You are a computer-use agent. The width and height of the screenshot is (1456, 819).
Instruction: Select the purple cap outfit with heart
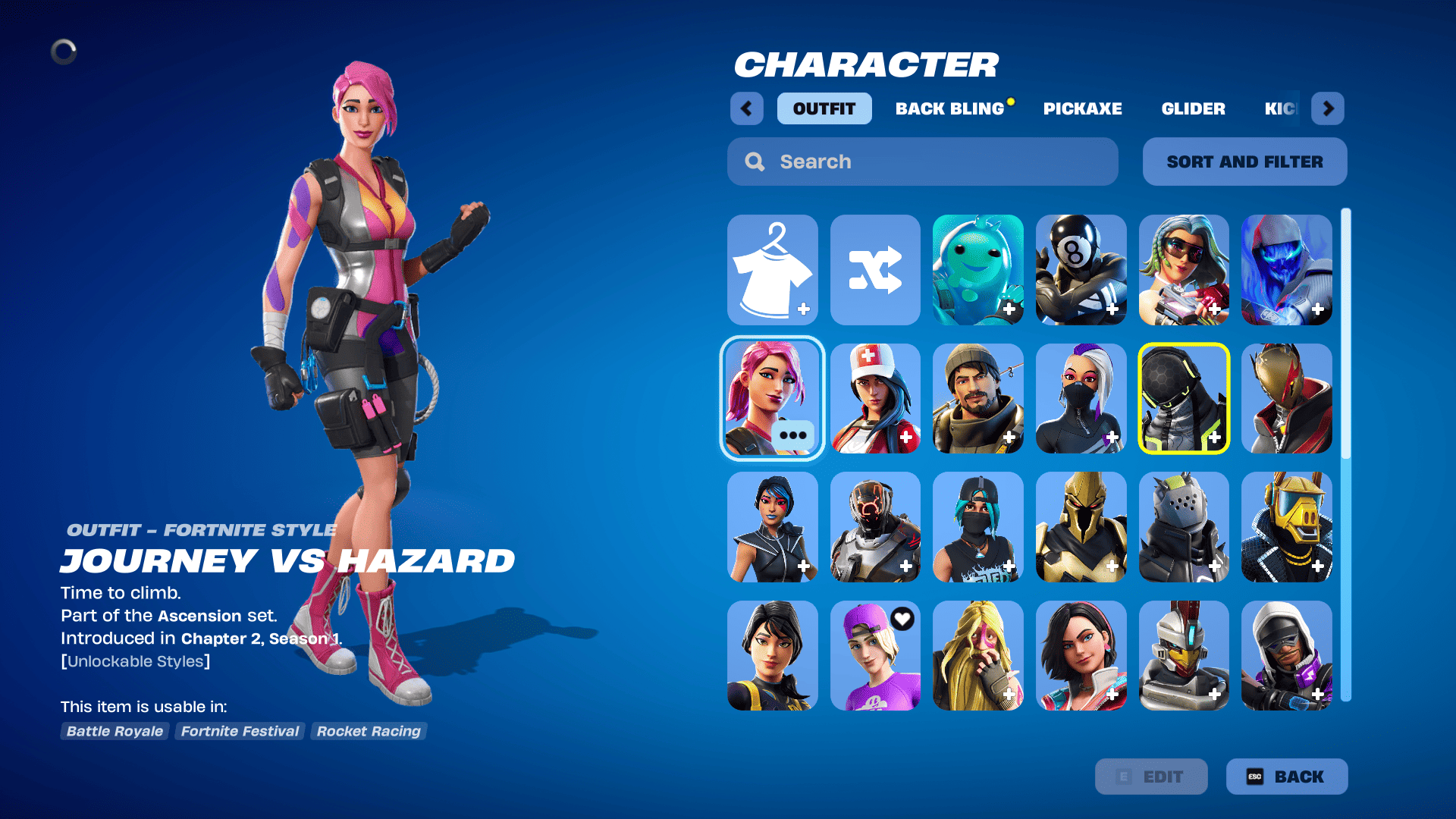pyautogui.click(x=875, y=656)
